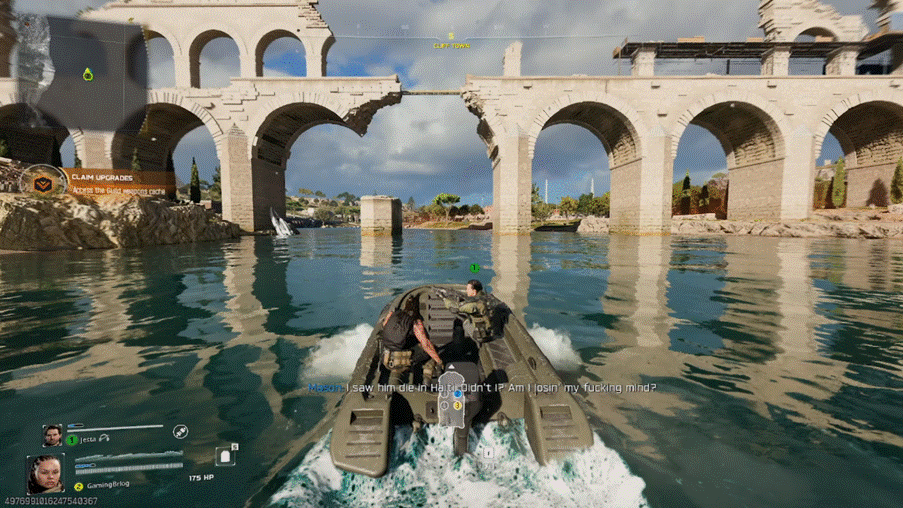Click the round equipment icon beside Jesta

tap(180, 432)
